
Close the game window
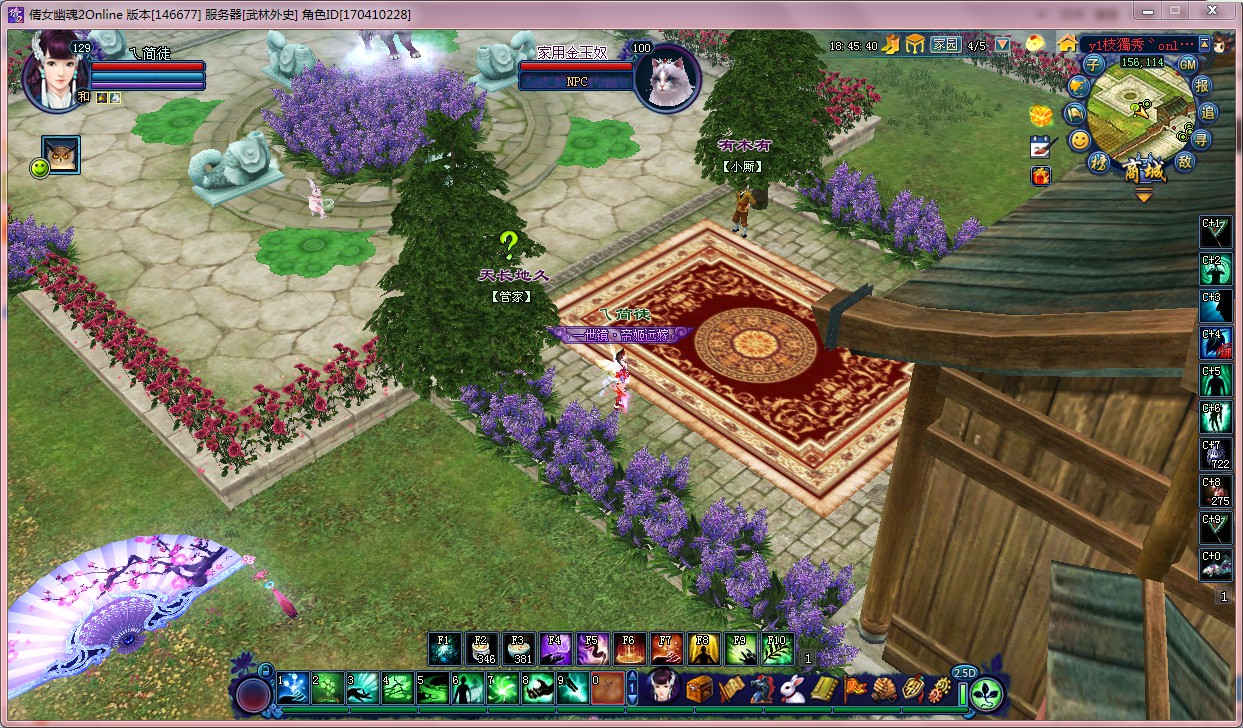[x=1213, y=10]
